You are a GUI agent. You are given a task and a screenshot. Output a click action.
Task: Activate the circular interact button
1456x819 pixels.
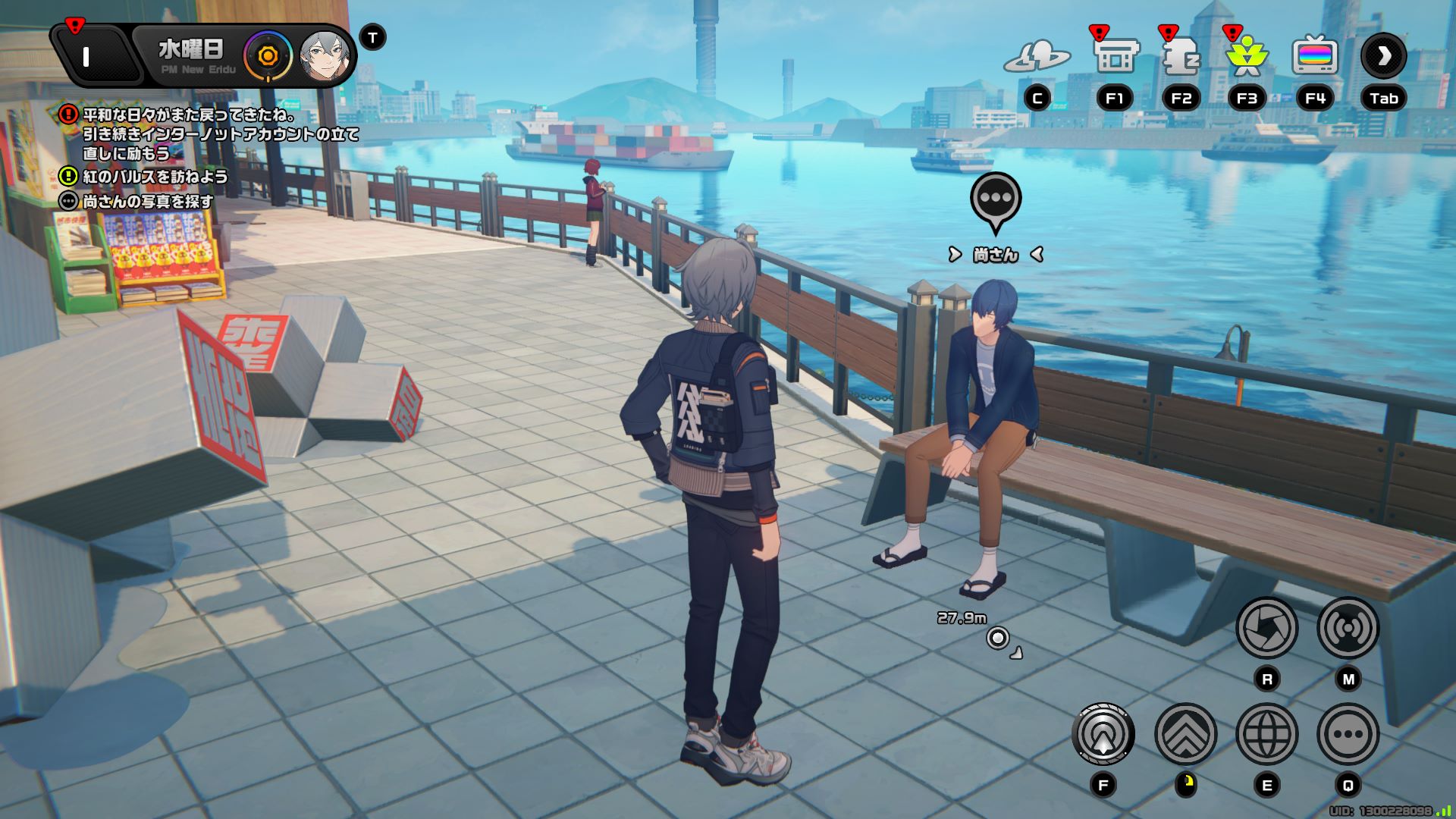[1103, 734]
